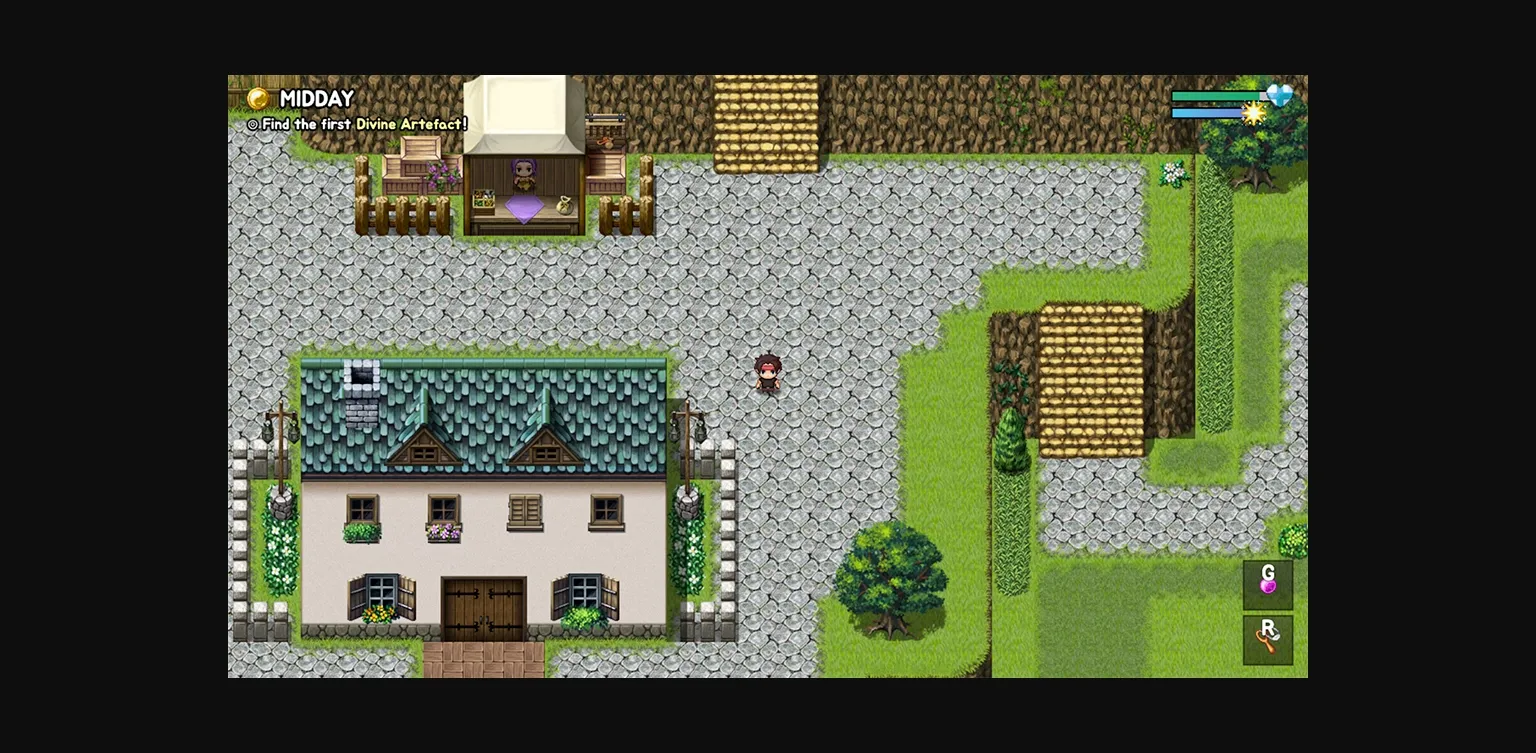The image size is (1536, 753).
Task: Select the pink potion in the G slot
Action: (1268, 585)
